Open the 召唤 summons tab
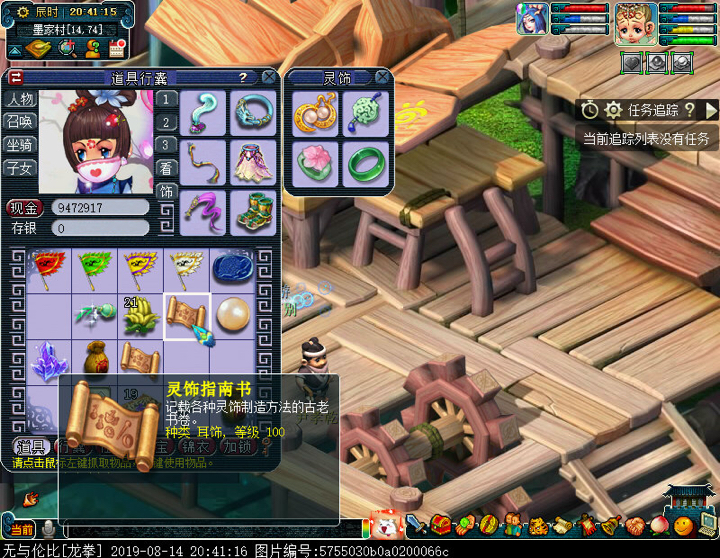The image size is (720, 558). (x=20, y=122)
